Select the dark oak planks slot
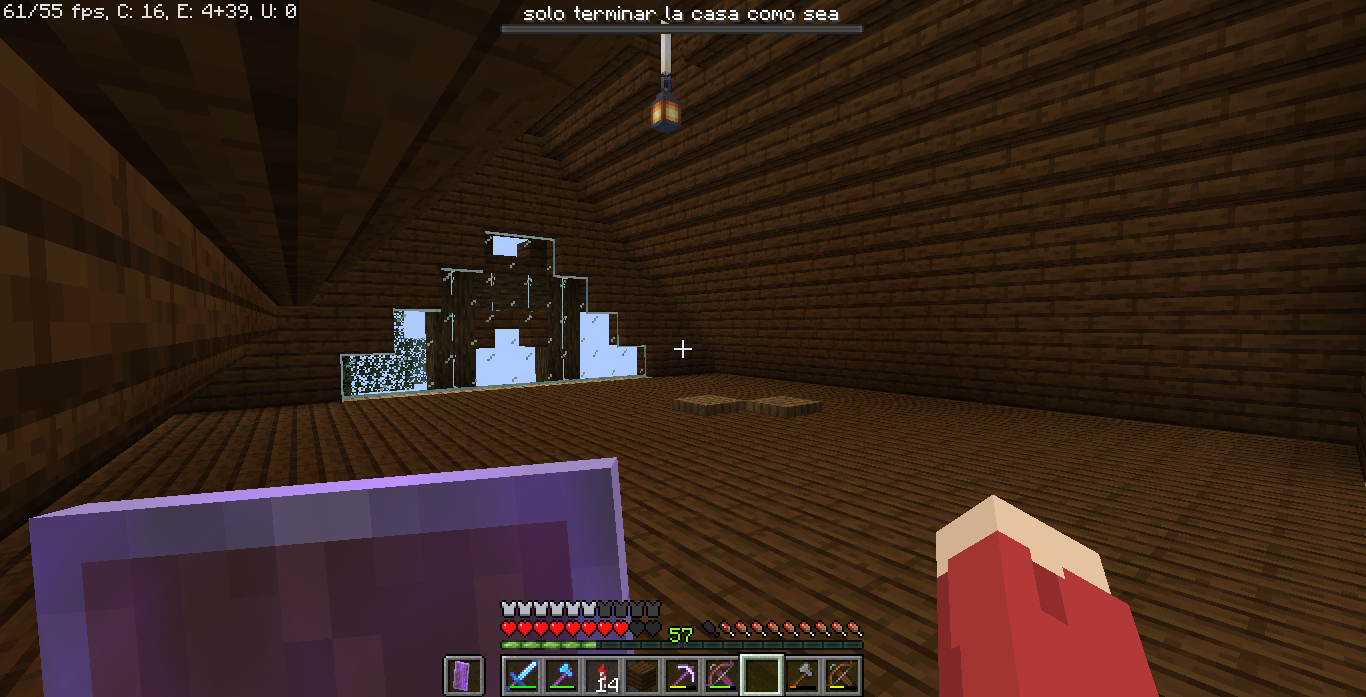This screenshot has width=1366, height=697. [641, 676]
